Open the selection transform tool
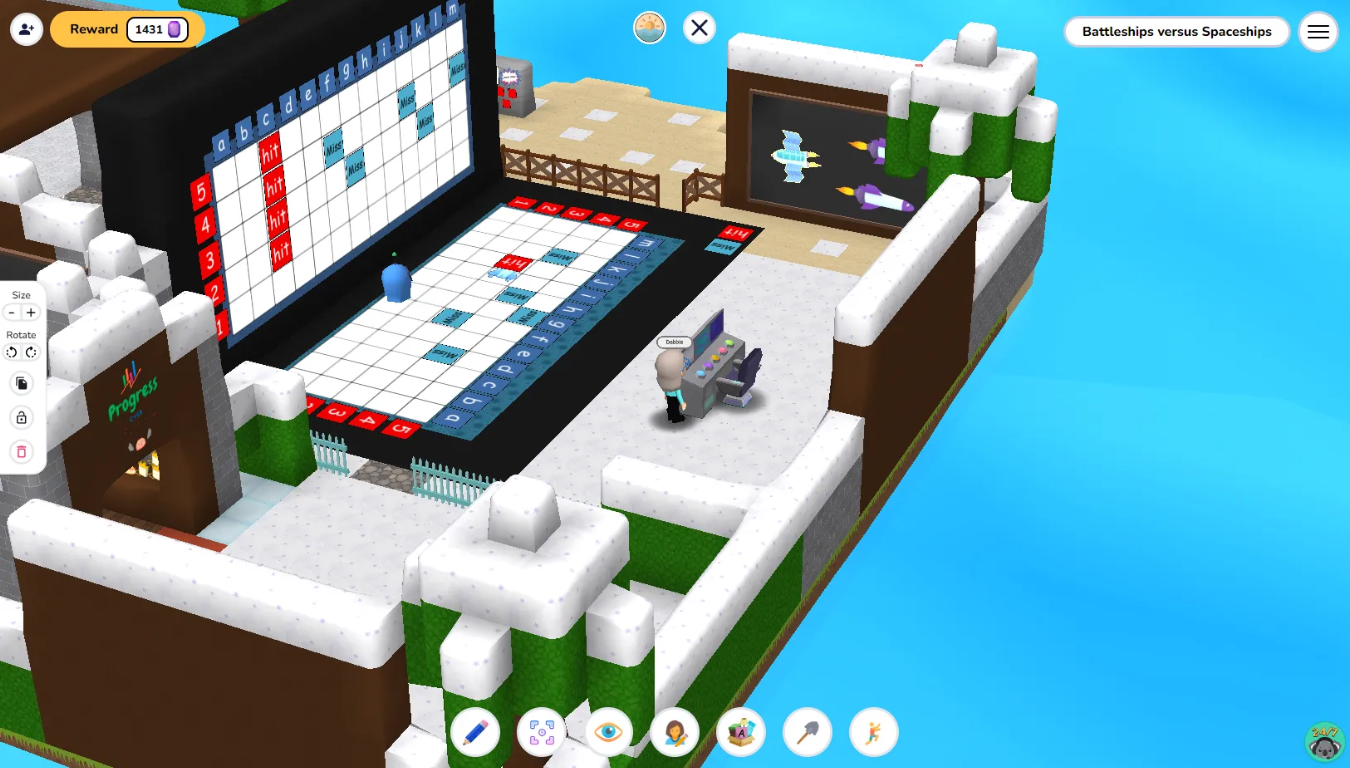Screen dimensions: 1350x768 [542, 732]
